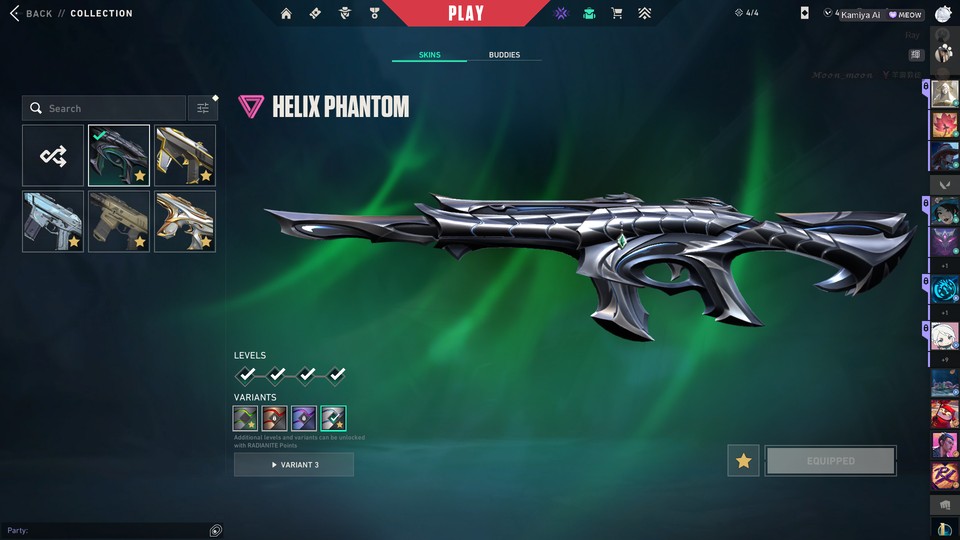This screenshot has width=960, height=540.
Task: Switch to the Buddies tab
Action: 504,55
